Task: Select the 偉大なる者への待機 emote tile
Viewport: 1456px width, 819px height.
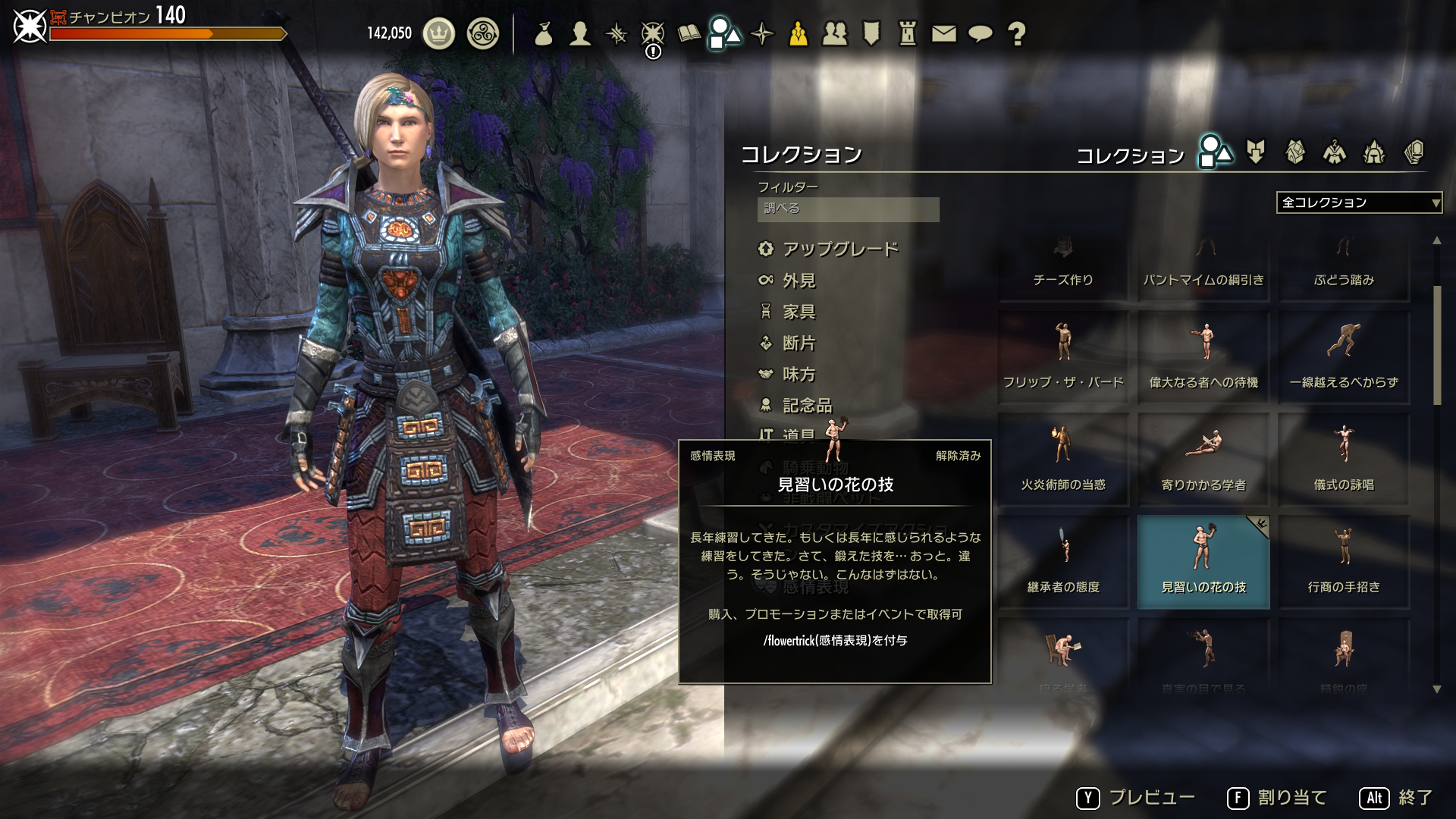Action: (x=1203, y=357)
